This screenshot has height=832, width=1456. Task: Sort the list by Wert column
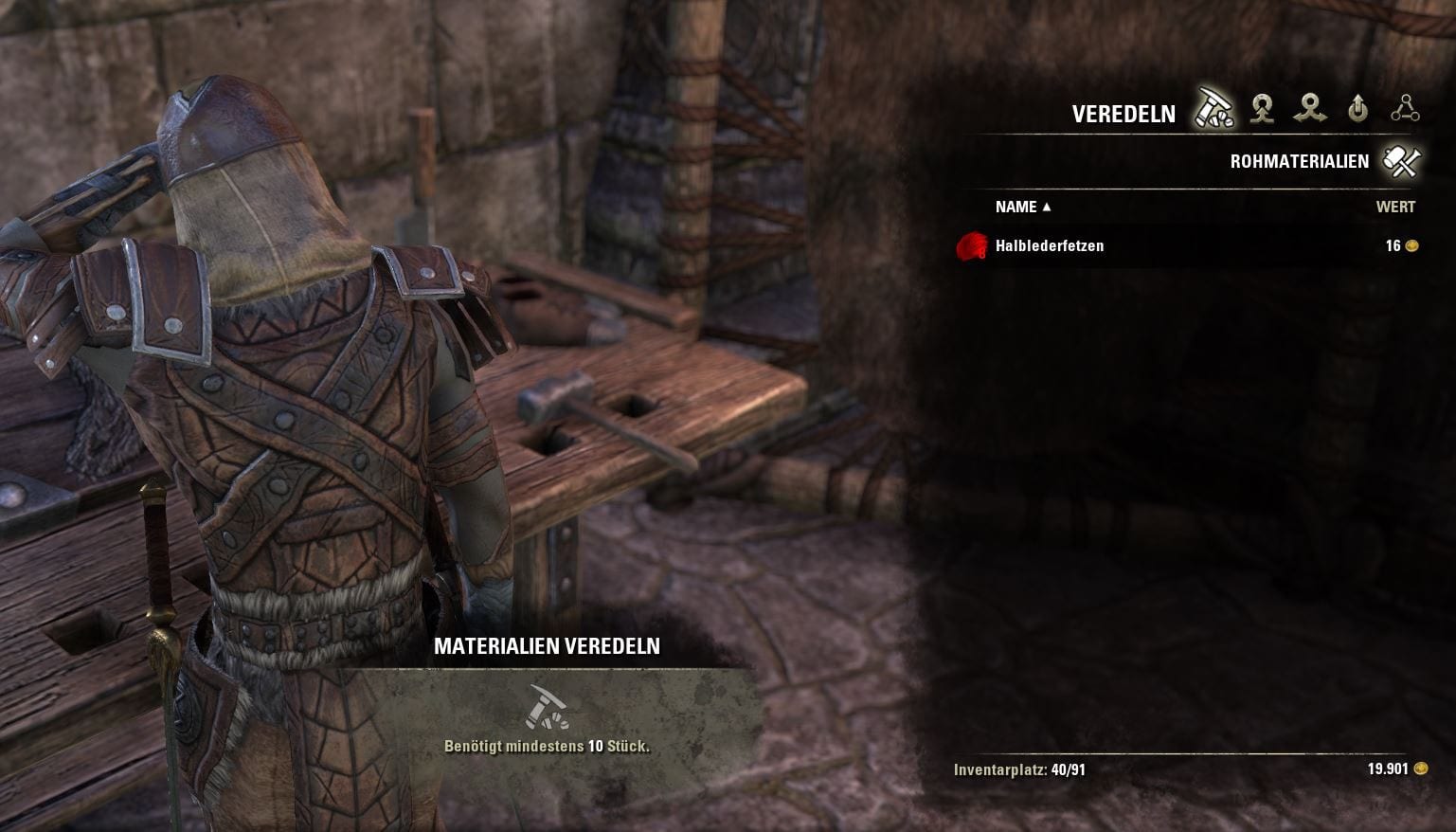coord(1394,207)
